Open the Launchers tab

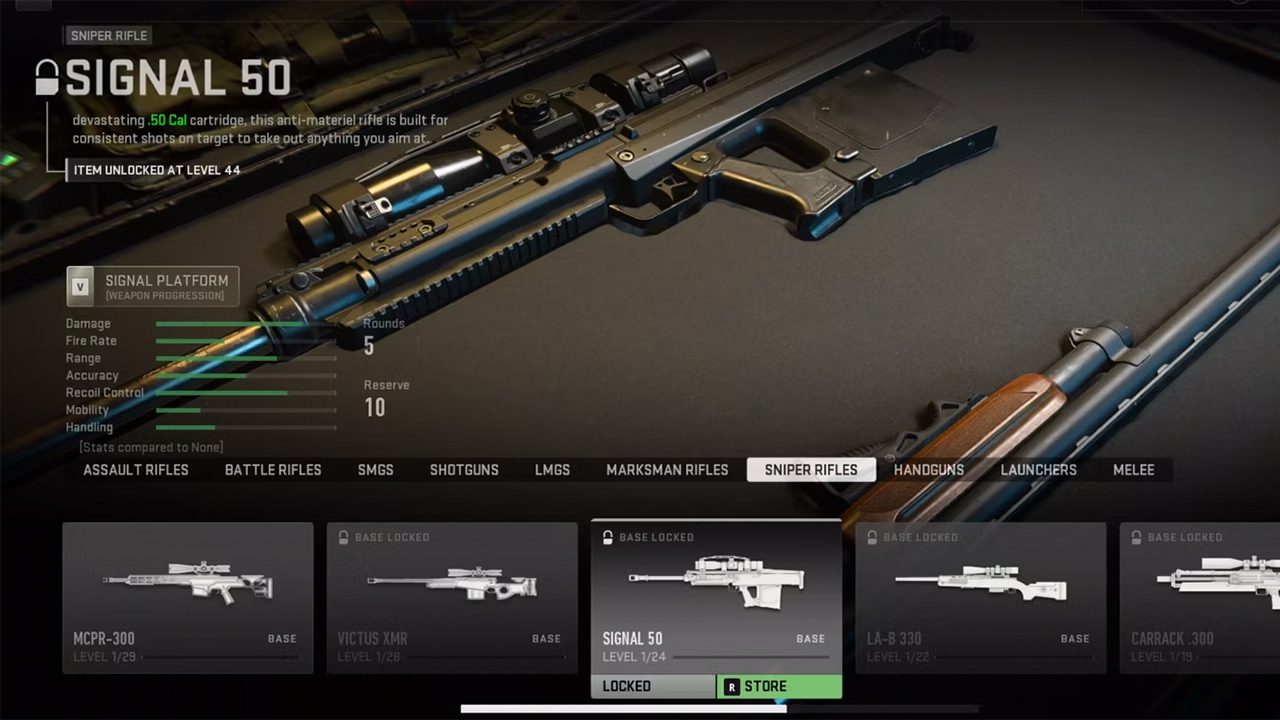tap(1039, 470)
